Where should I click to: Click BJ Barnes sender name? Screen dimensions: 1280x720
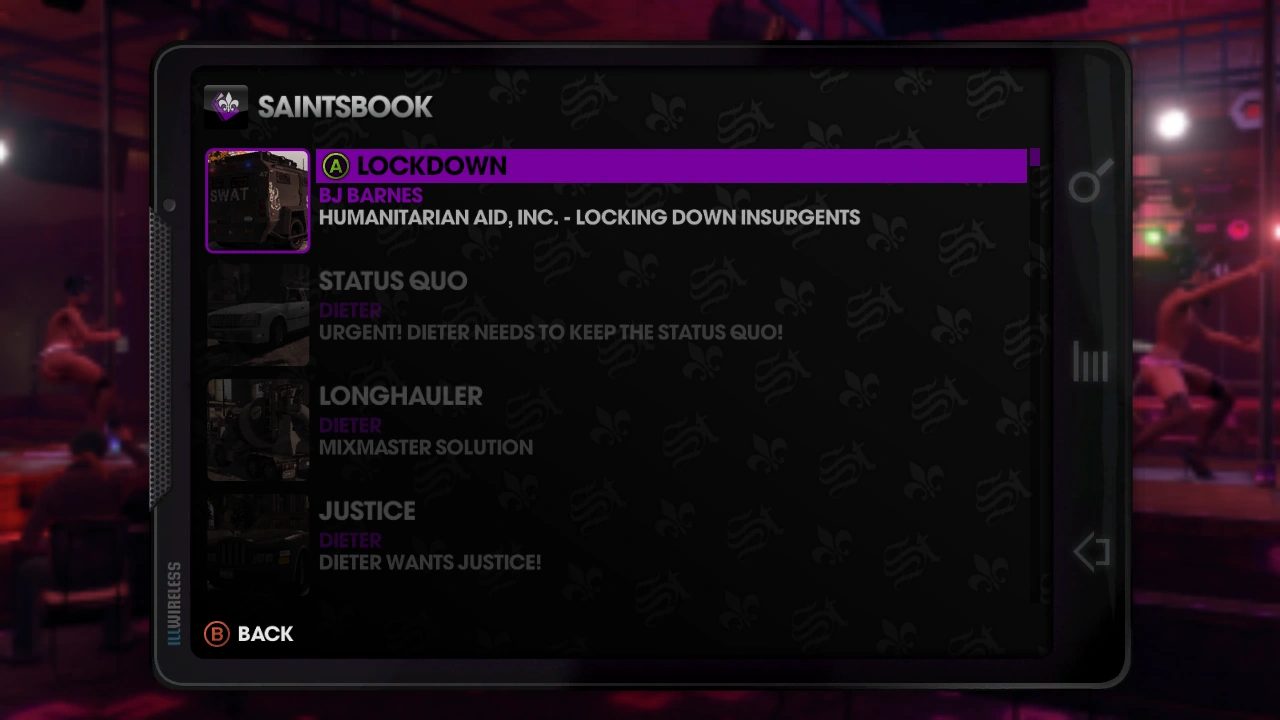370,195
